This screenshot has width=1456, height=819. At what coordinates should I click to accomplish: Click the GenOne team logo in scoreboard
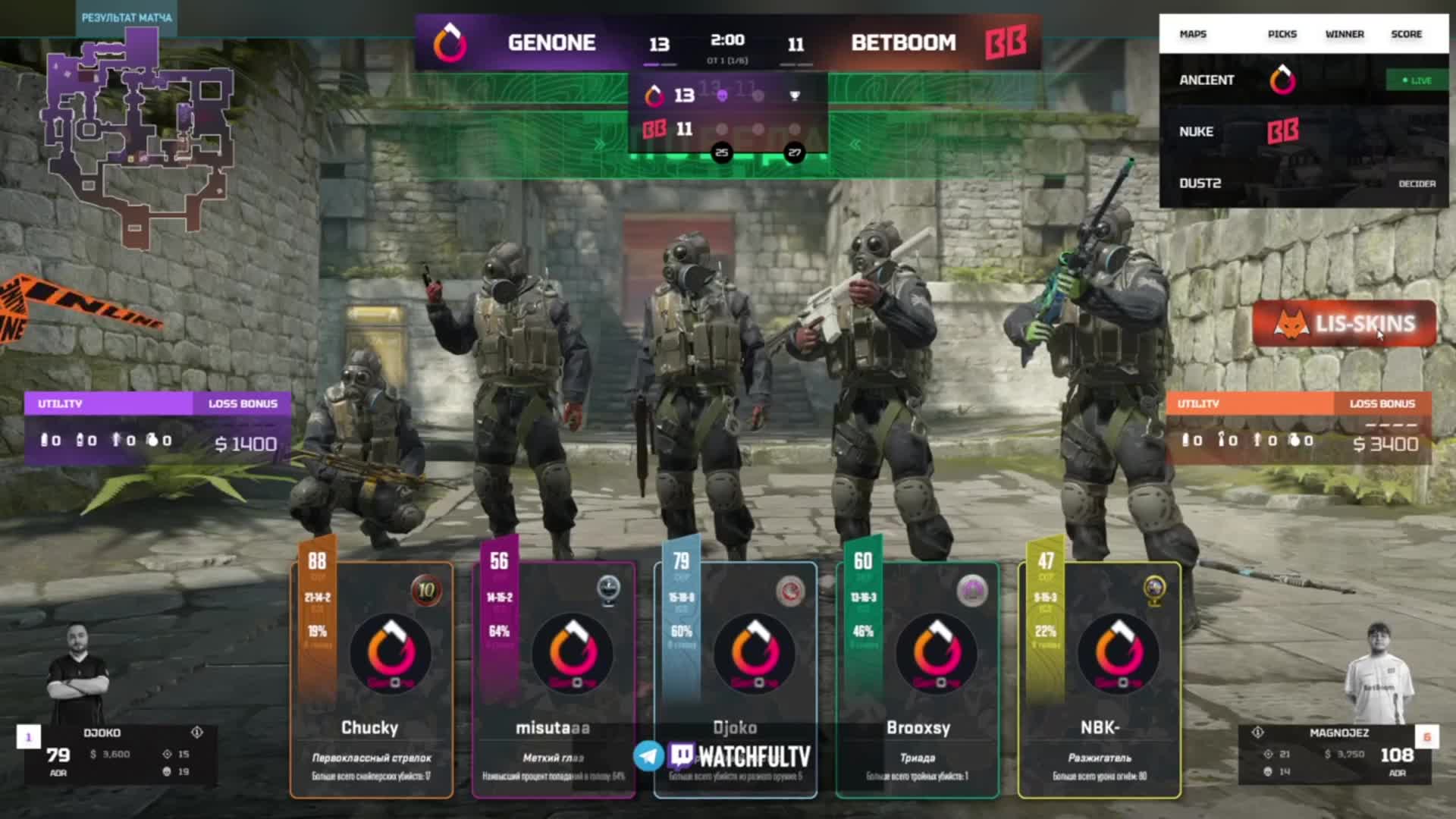[x=450, y=42]
